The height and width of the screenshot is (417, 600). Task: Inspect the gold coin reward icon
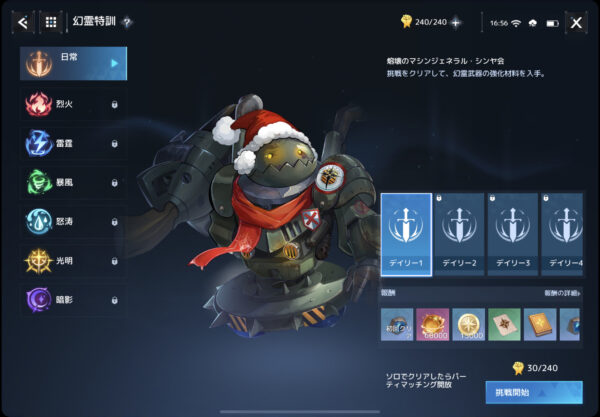point(468,325)
